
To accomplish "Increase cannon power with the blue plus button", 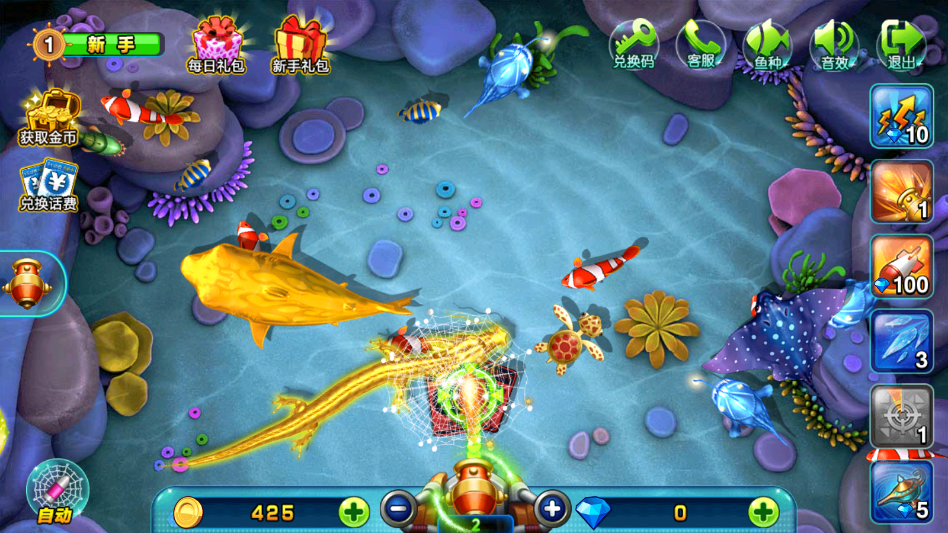I will pyautogui.click(x=552, y=510).
